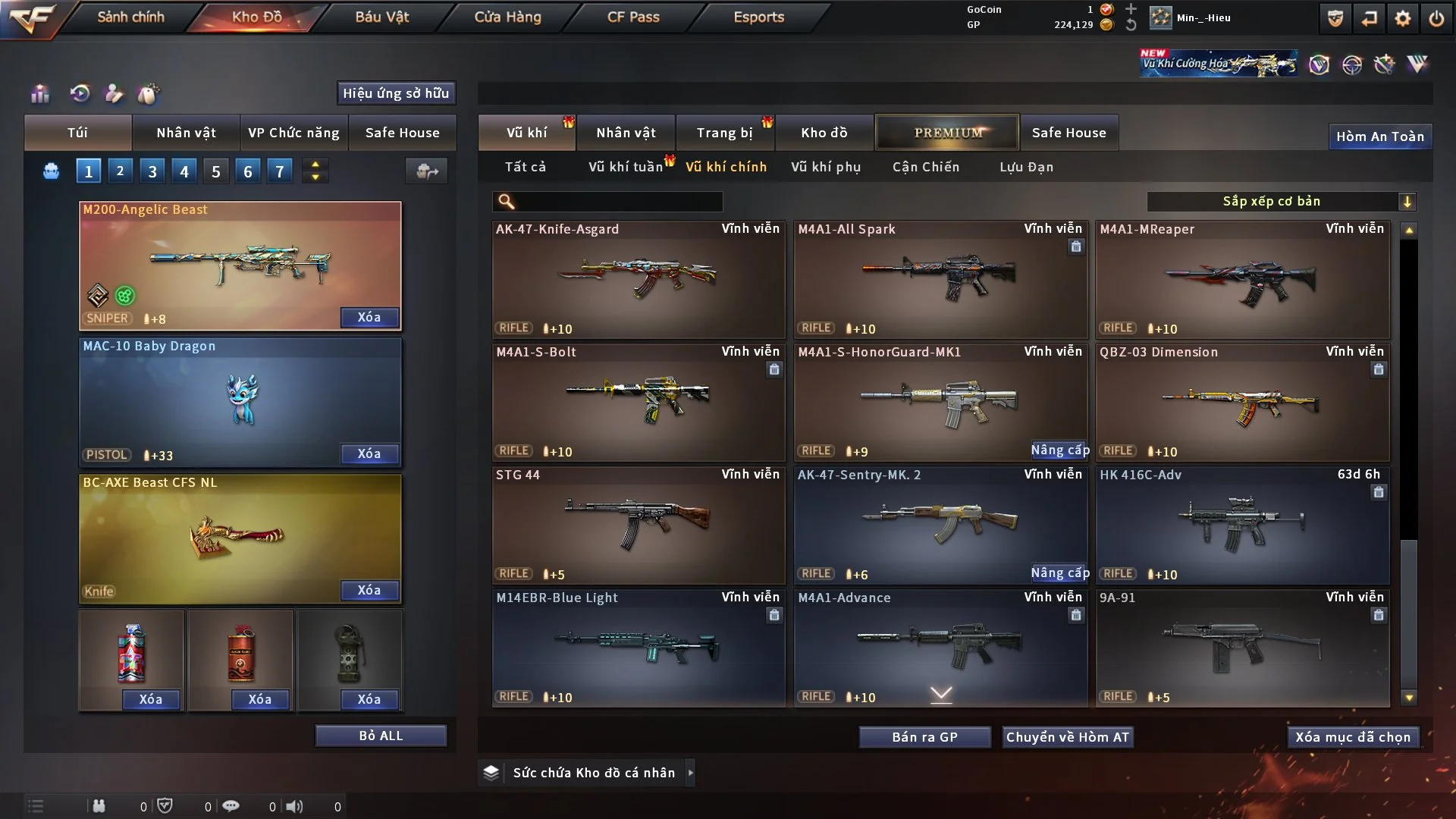Show the Cận Chiến weapon category

pos(925,167)
